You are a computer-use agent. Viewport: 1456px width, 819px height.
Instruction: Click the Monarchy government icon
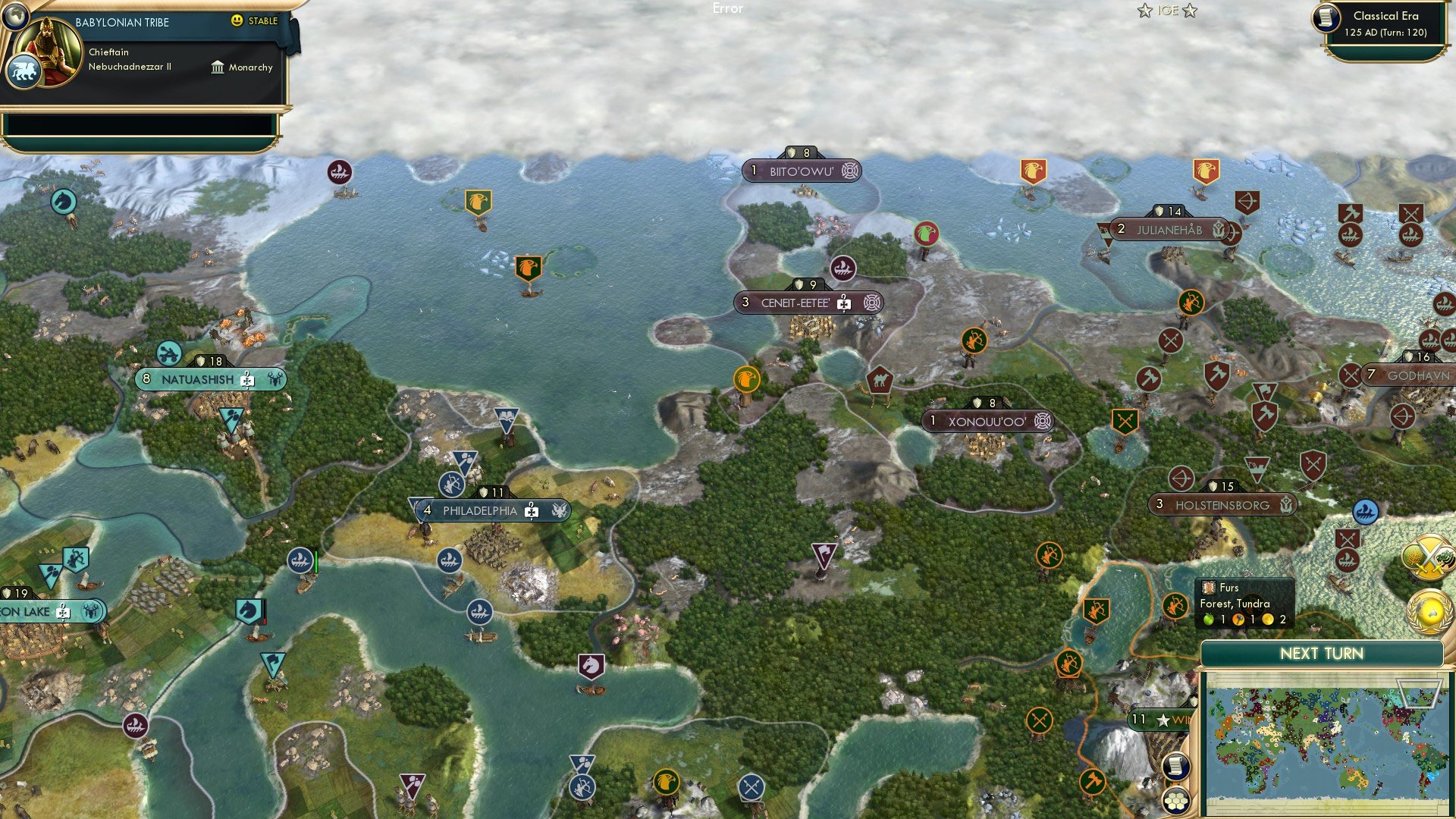[x=218, y=67]
